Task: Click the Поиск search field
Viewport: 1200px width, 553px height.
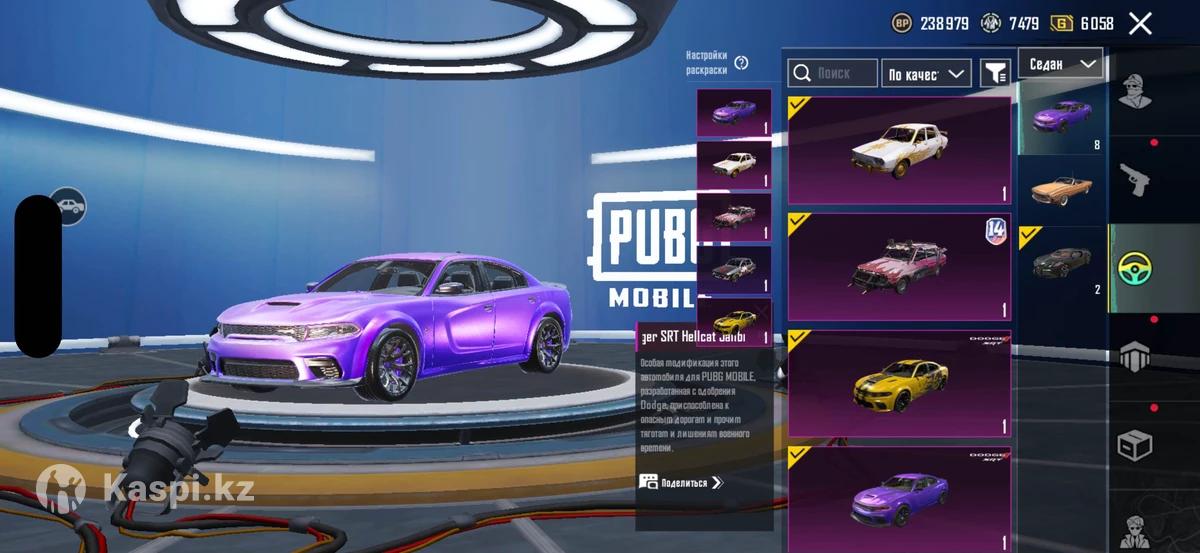Action: pos(832,73)
